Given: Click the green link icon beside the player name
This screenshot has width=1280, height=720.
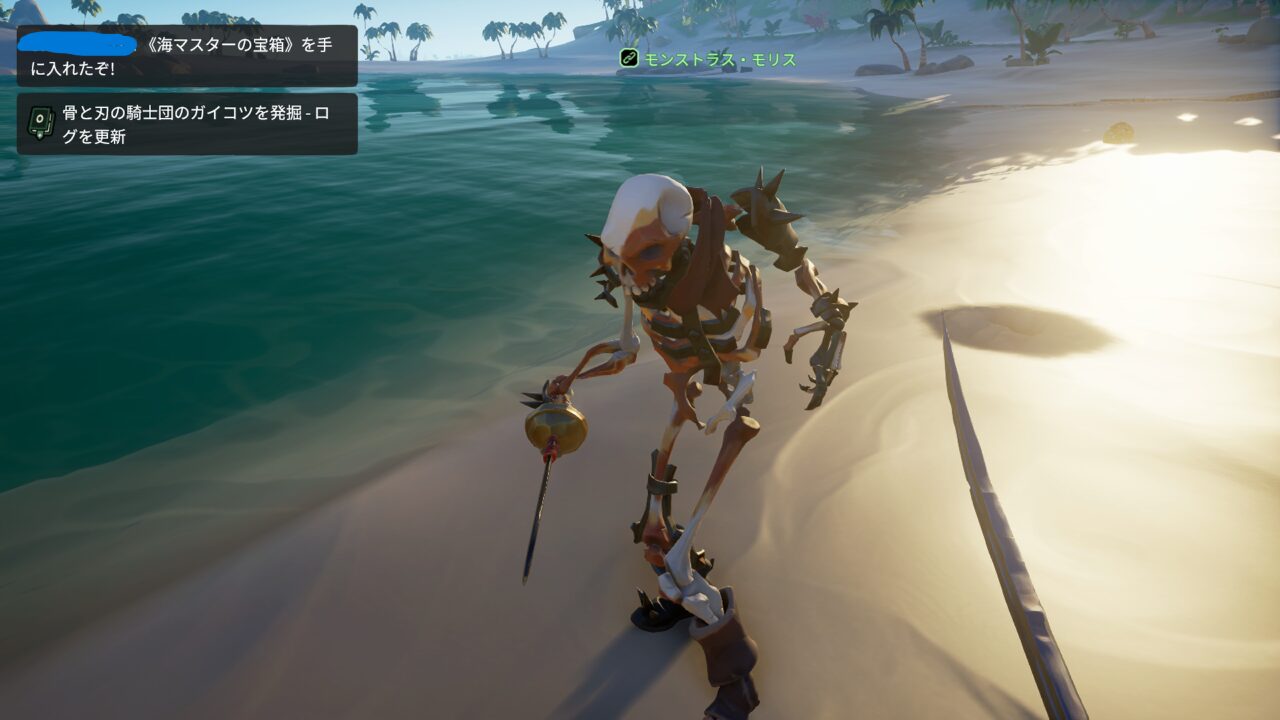Looking at the screenshot, I should coord(629,59).
